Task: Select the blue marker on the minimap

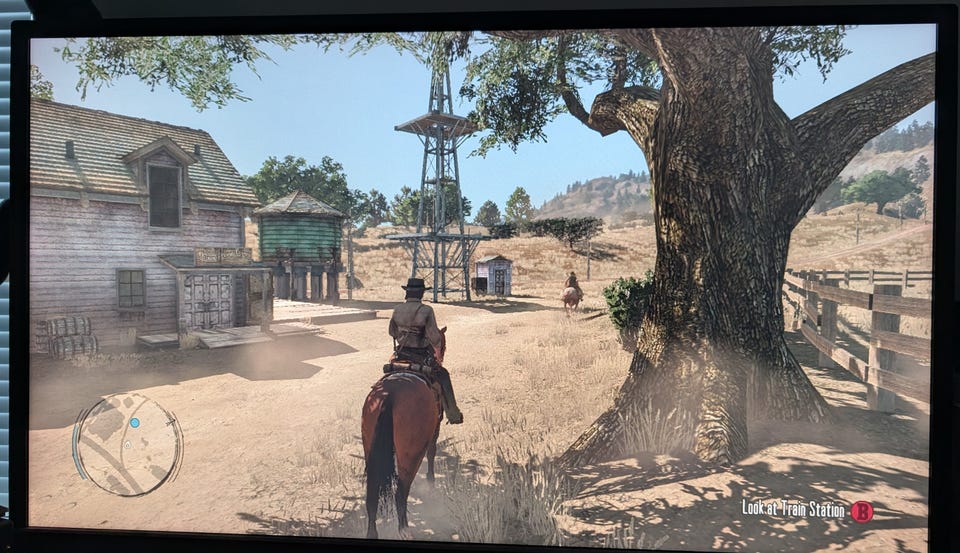Action: point(135,423)
